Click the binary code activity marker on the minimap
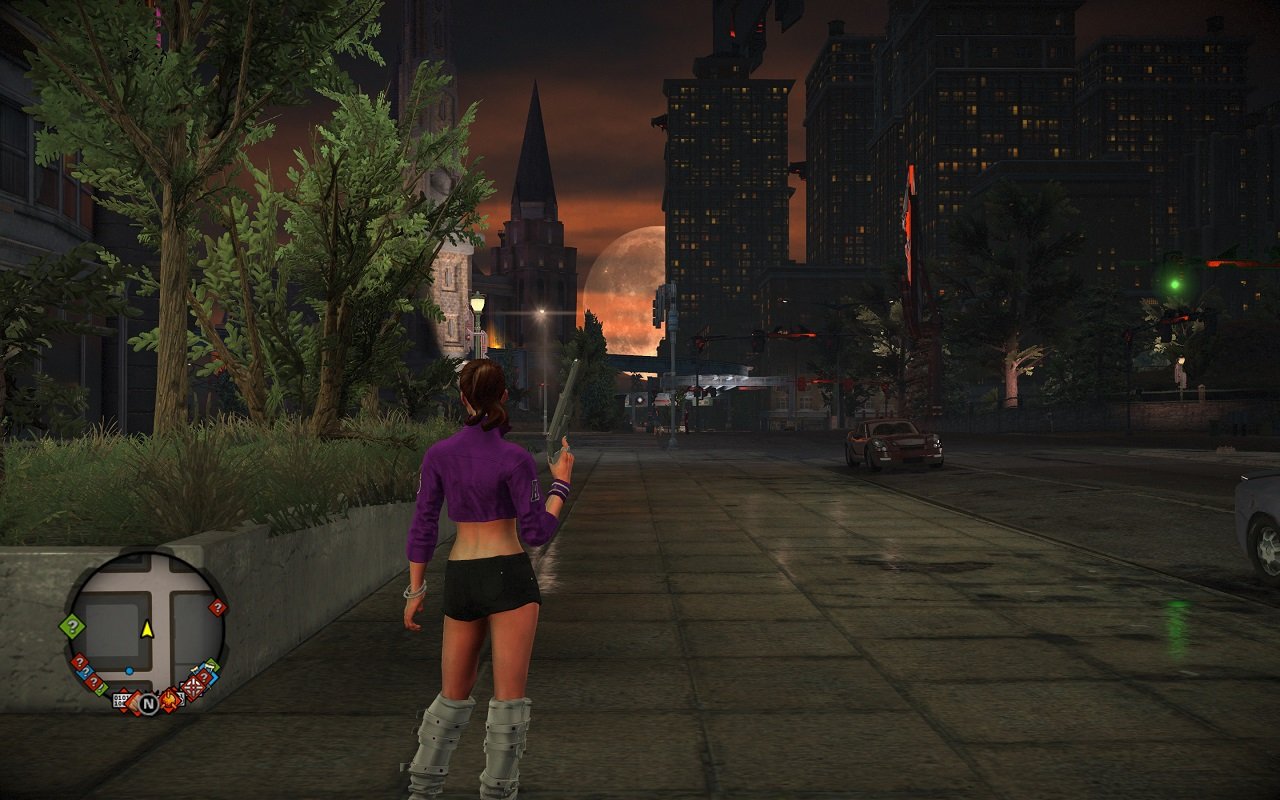1280x800 pixels. click(119, 699)
